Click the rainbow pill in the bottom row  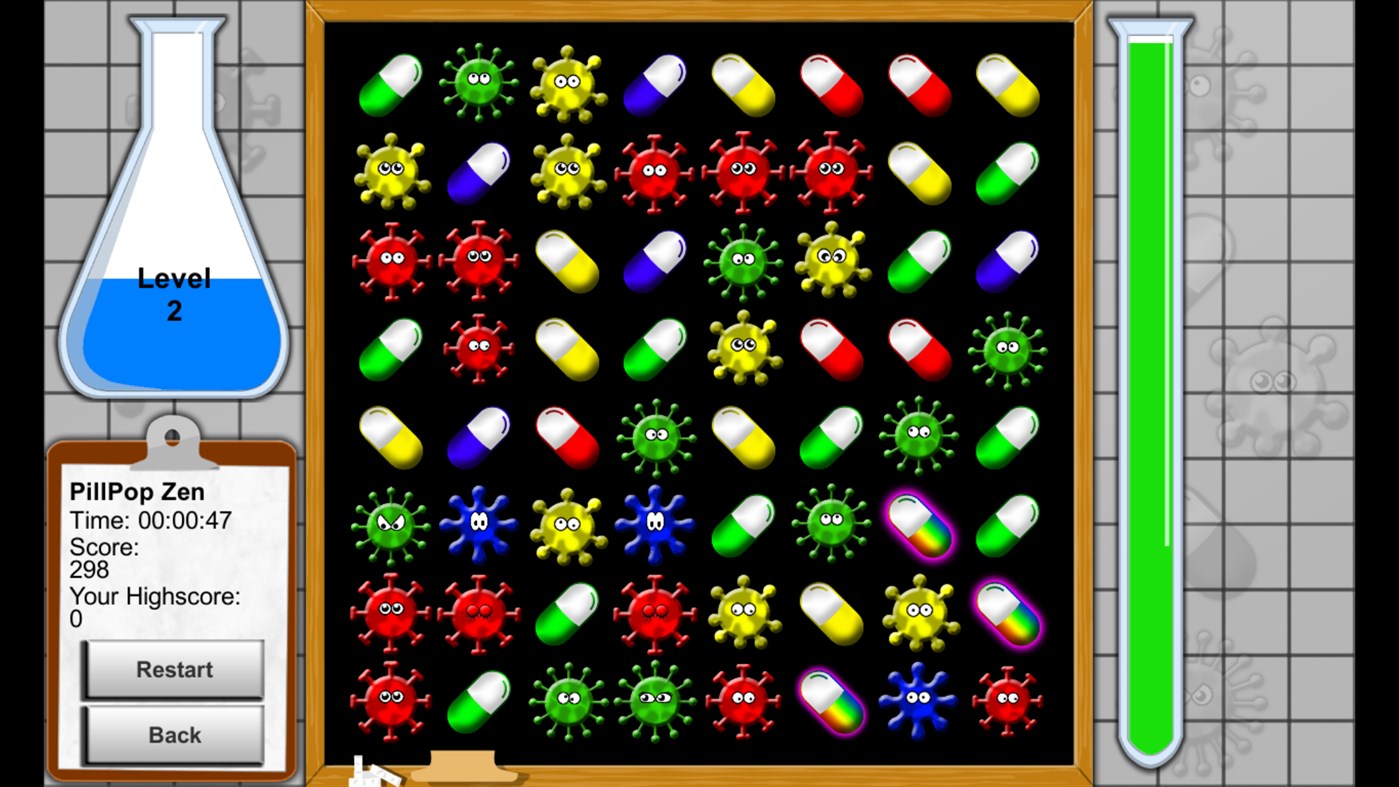click(830, 700)
